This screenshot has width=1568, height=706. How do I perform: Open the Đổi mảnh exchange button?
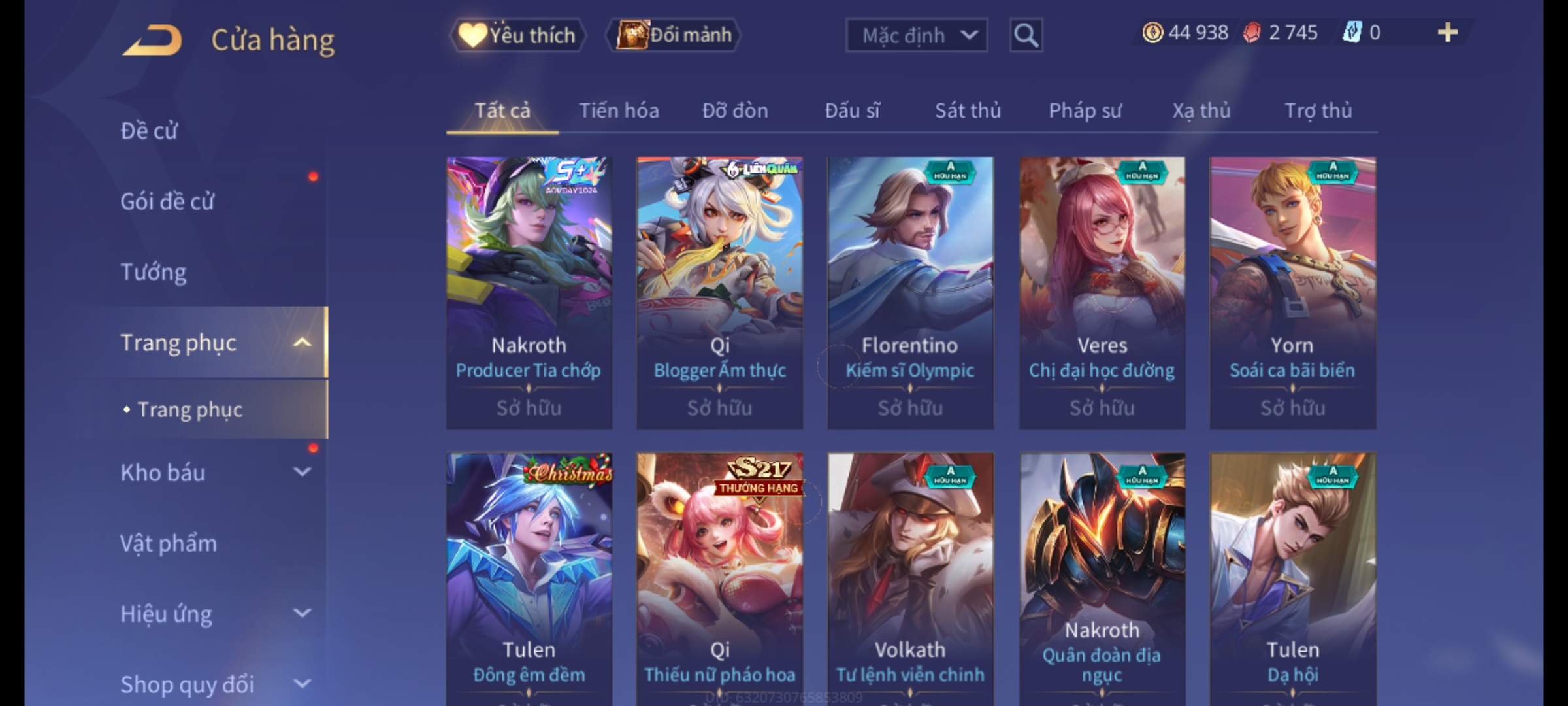pos(674,35)
